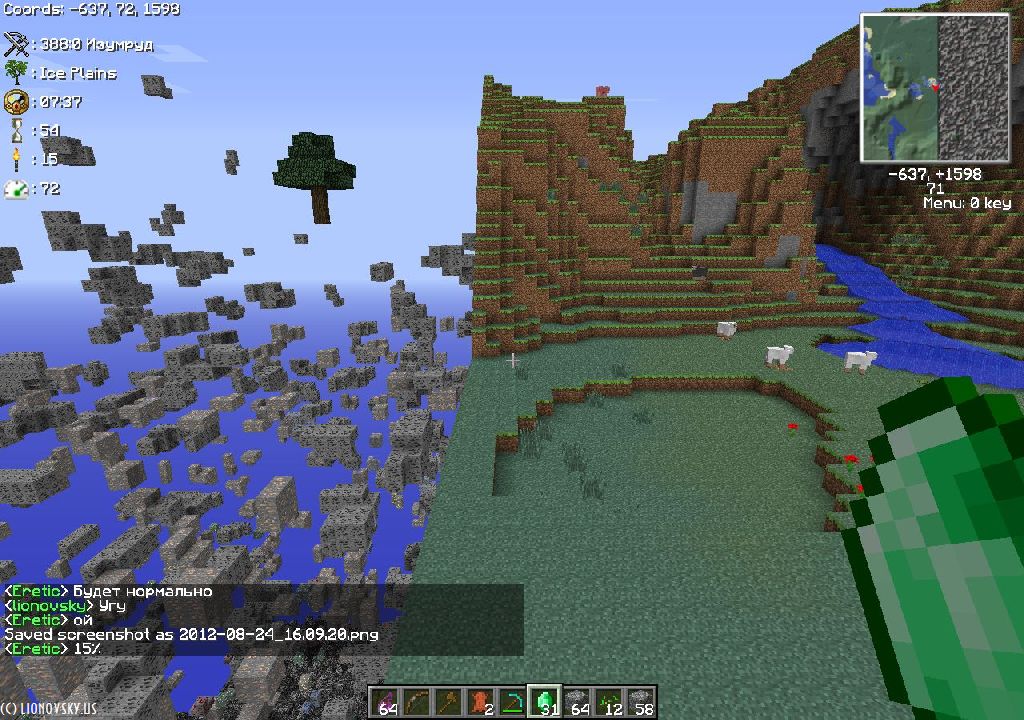Choose the purple item stack of 64
Viewport: 1024px width, 720px height.
(x=383, y=701)
